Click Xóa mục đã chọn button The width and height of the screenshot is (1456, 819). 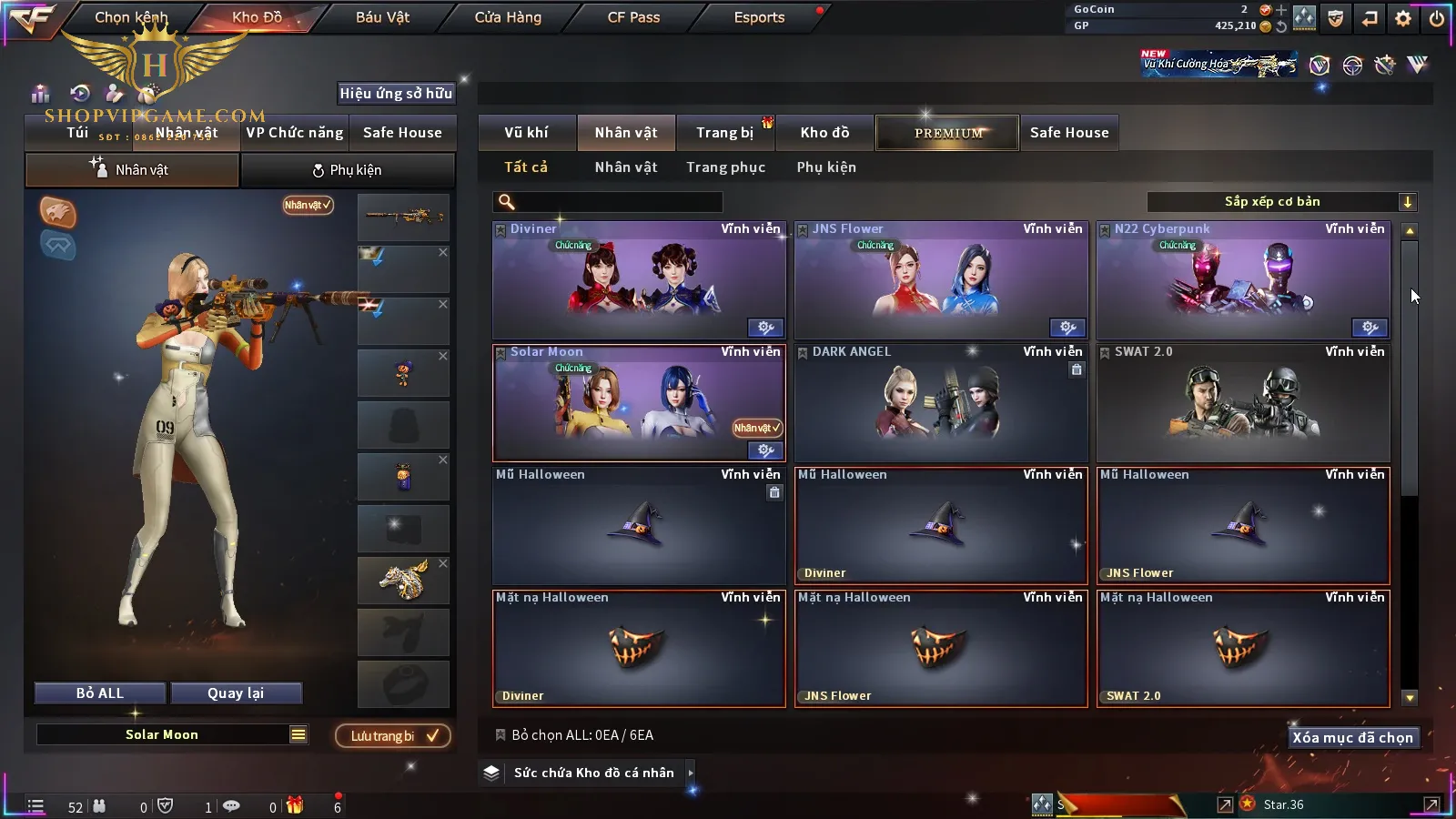(1352, 738)
